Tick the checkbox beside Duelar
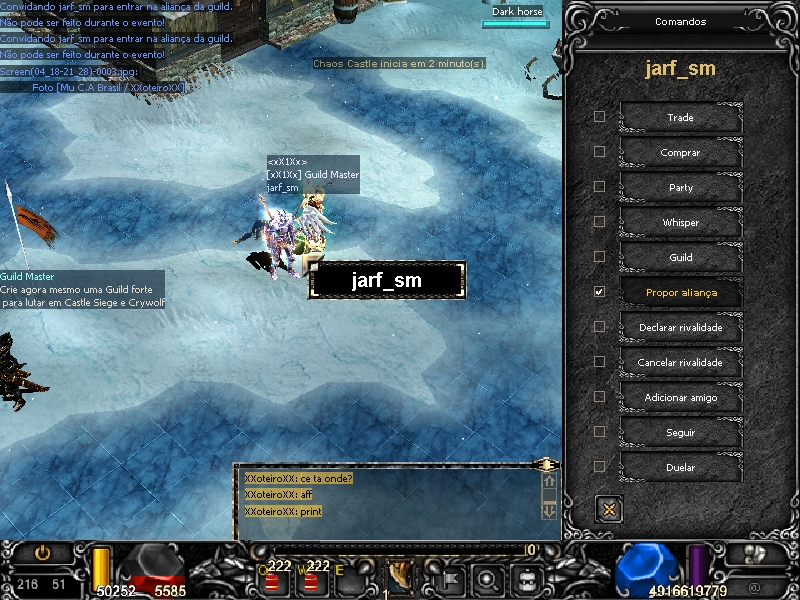 (599, 467)
